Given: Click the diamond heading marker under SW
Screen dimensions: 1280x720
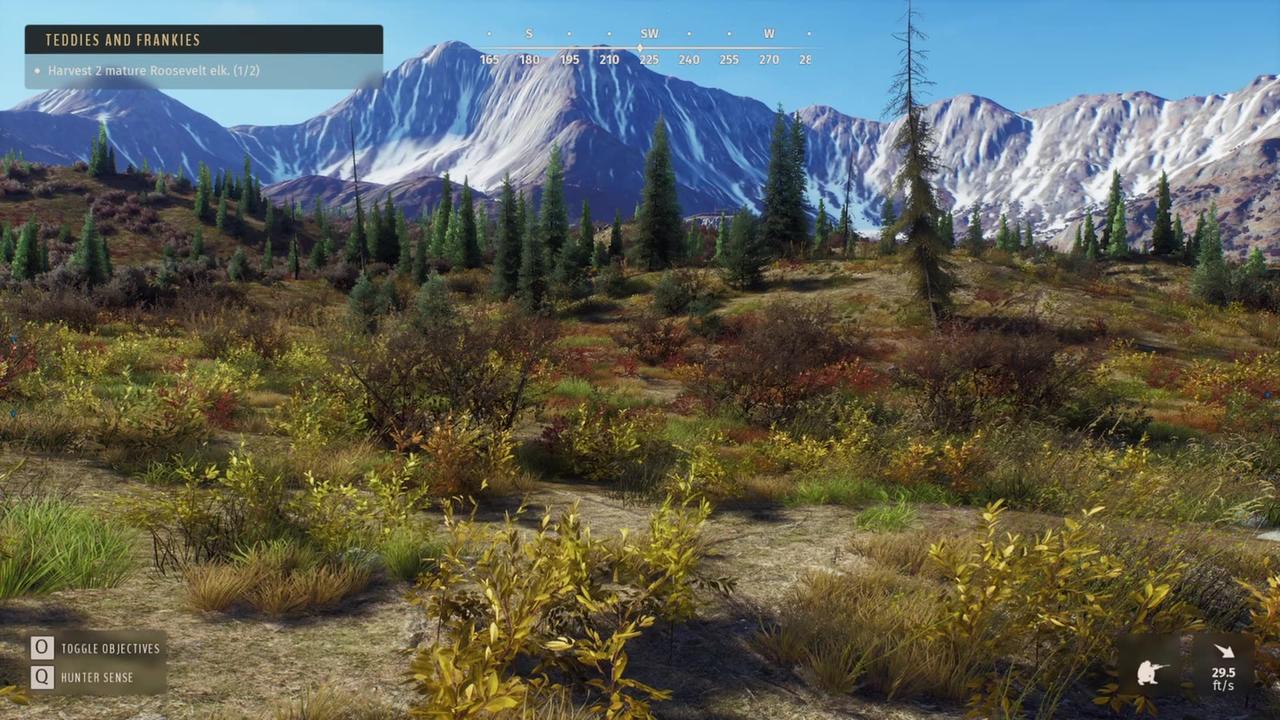Looking at the screenshot, I should pos(640,46).
